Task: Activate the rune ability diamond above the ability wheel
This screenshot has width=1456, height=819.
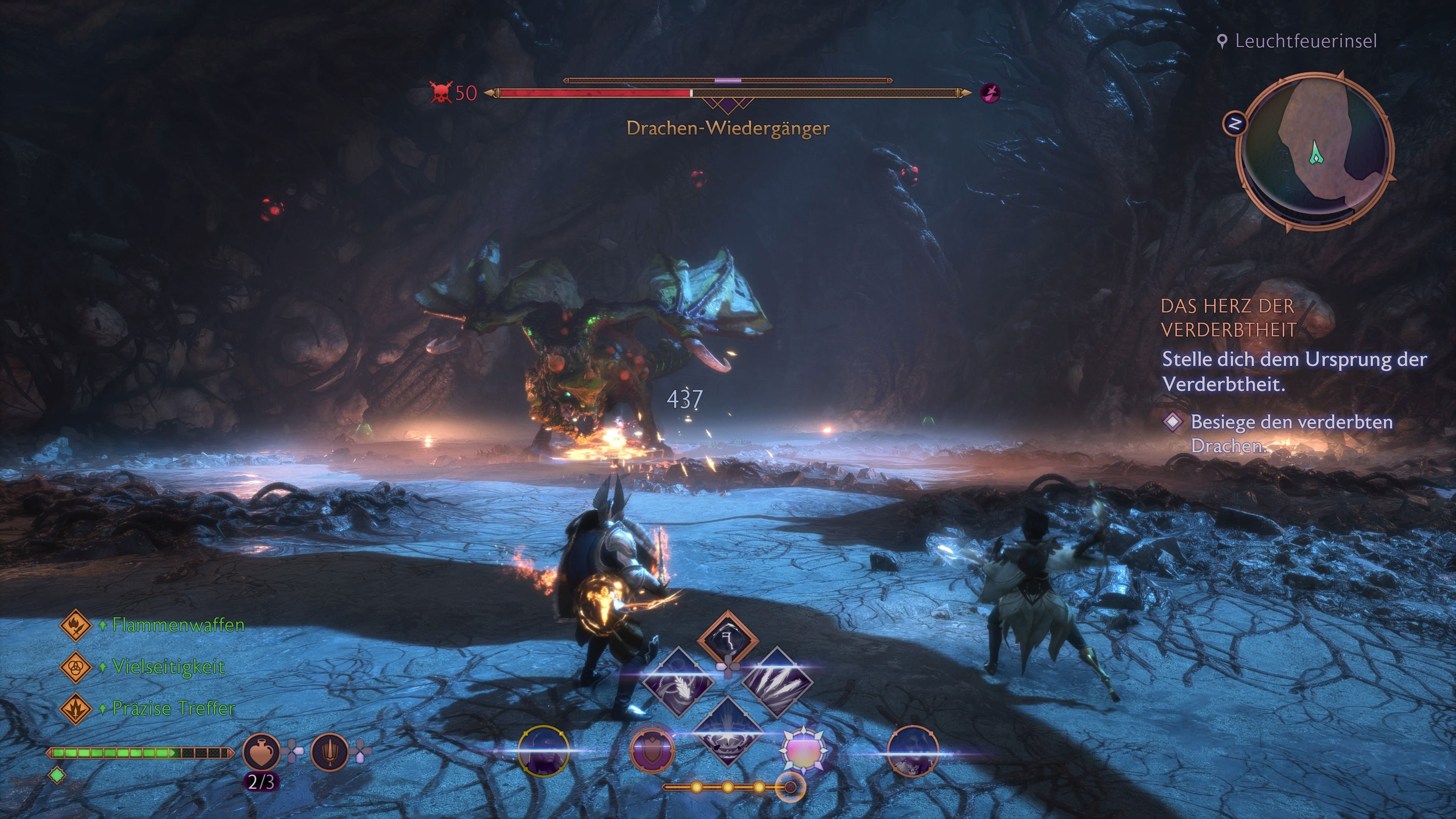Action: click(728, 639)
